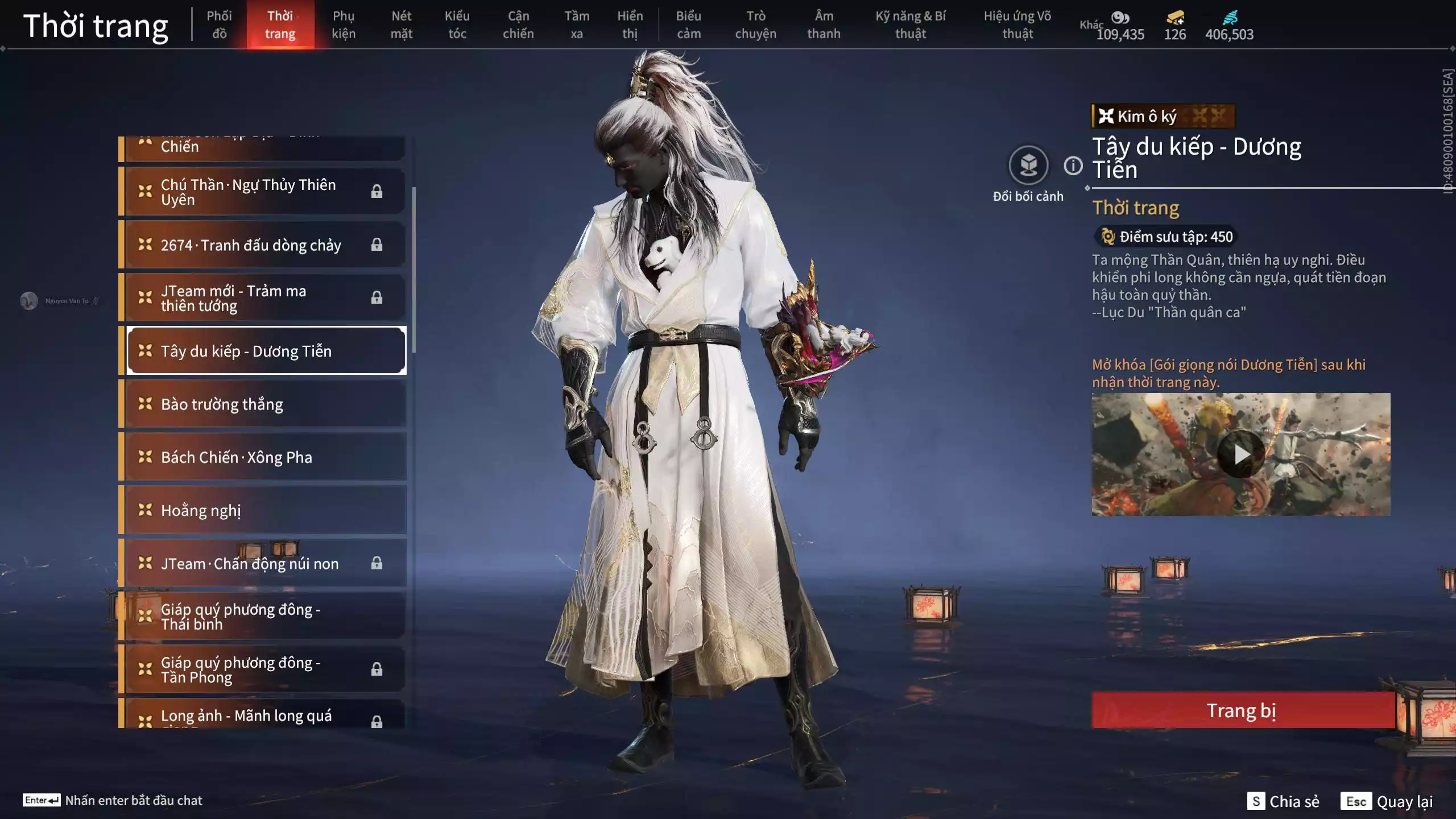Select the Hoằng nghị outfit
Viewport: 1456px width, 819px height.
(x=265, y=510)
